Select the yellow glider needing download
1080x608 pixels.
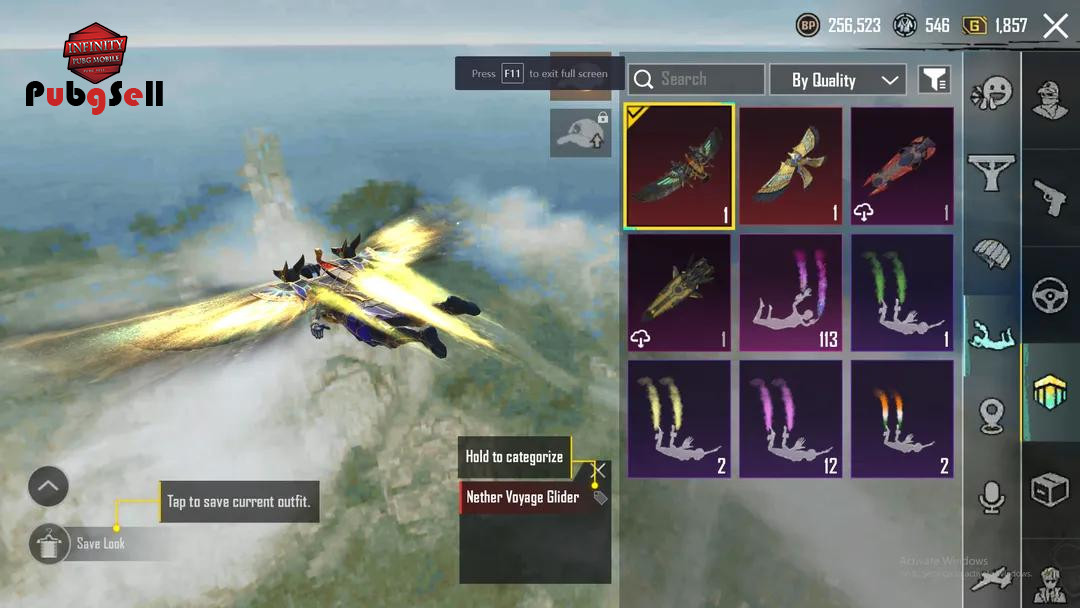[x=680, y=293]
